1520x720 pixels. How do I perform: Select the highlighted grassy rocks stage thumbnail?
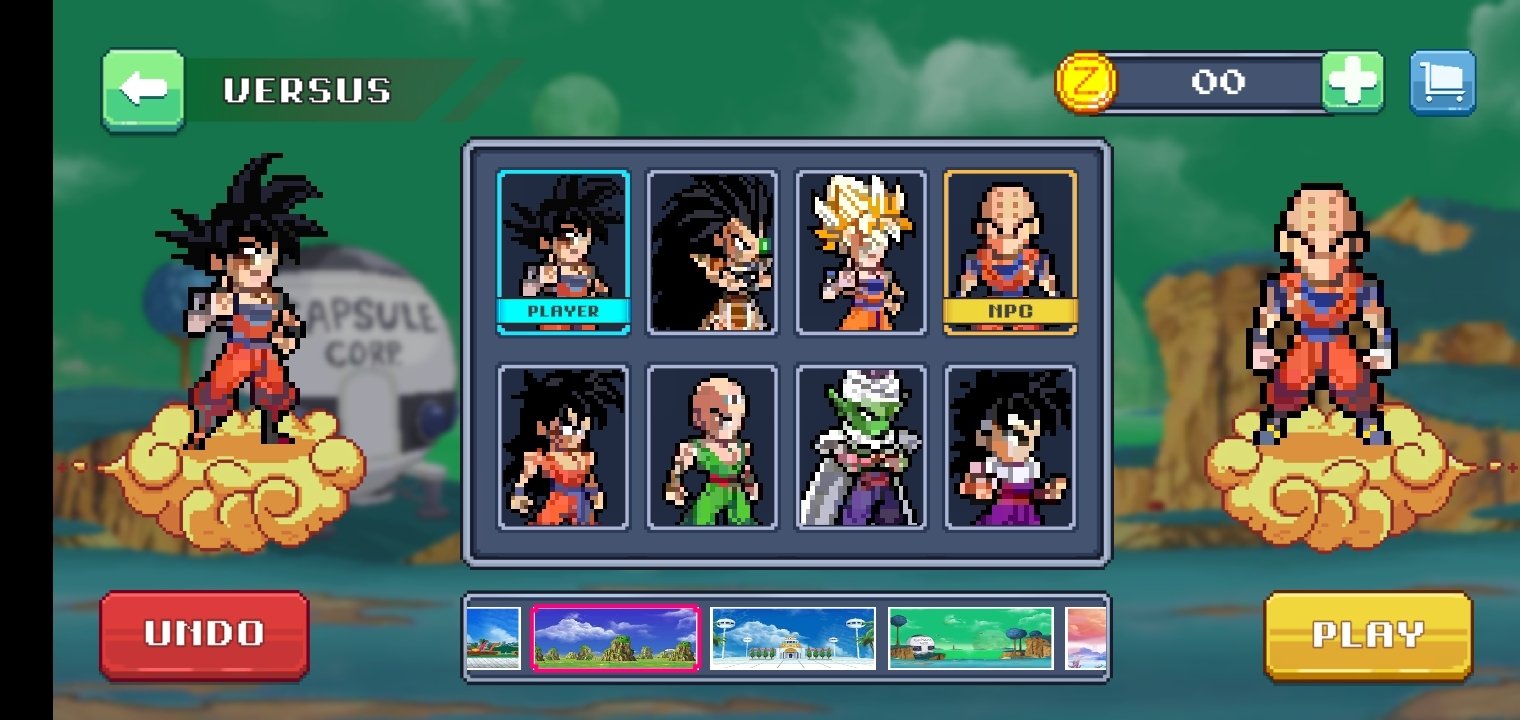pyautogui.click(x=615, y=638)
